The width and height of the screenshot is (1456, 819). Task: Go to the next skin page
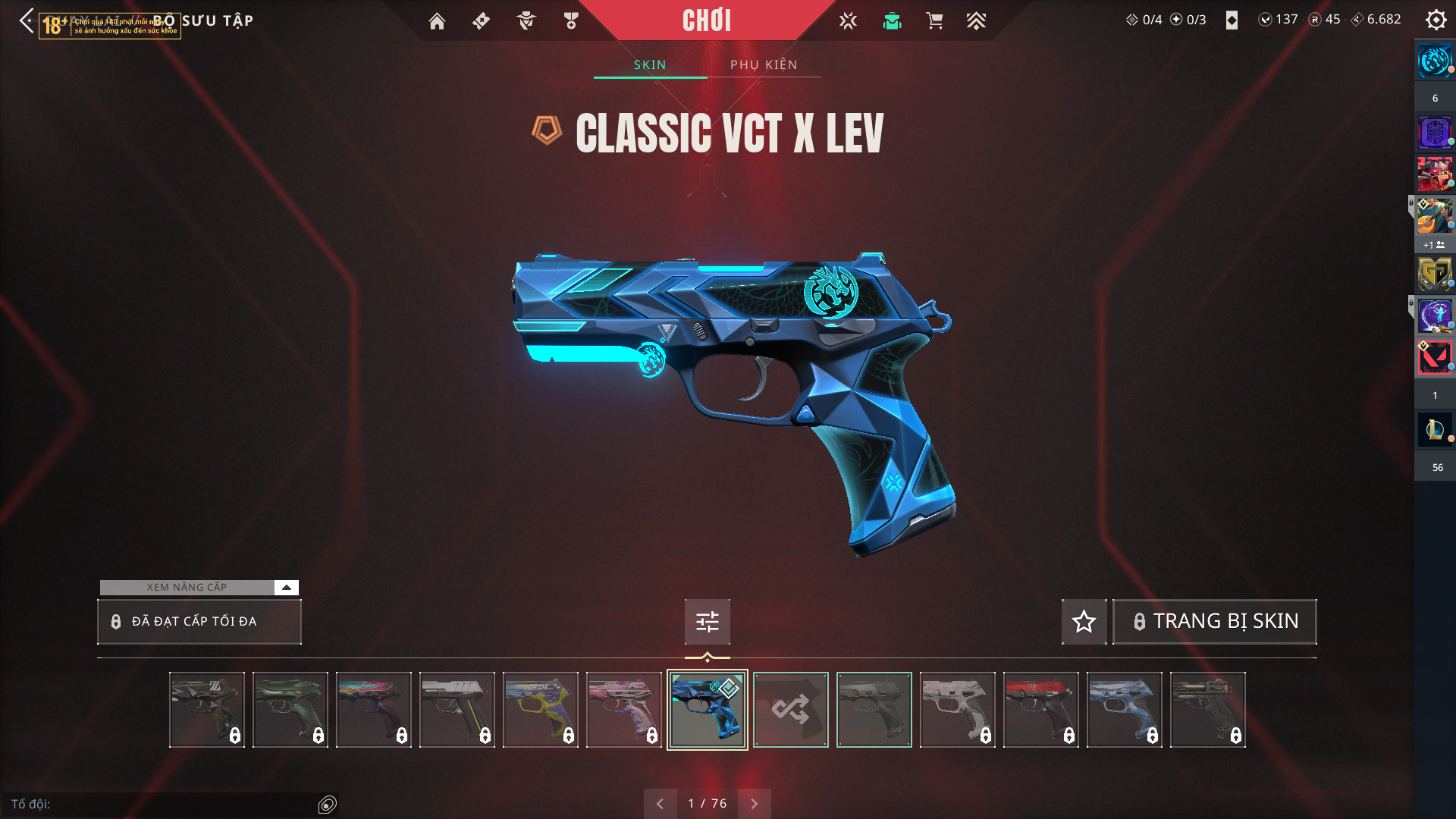click(x=755, y=804)
